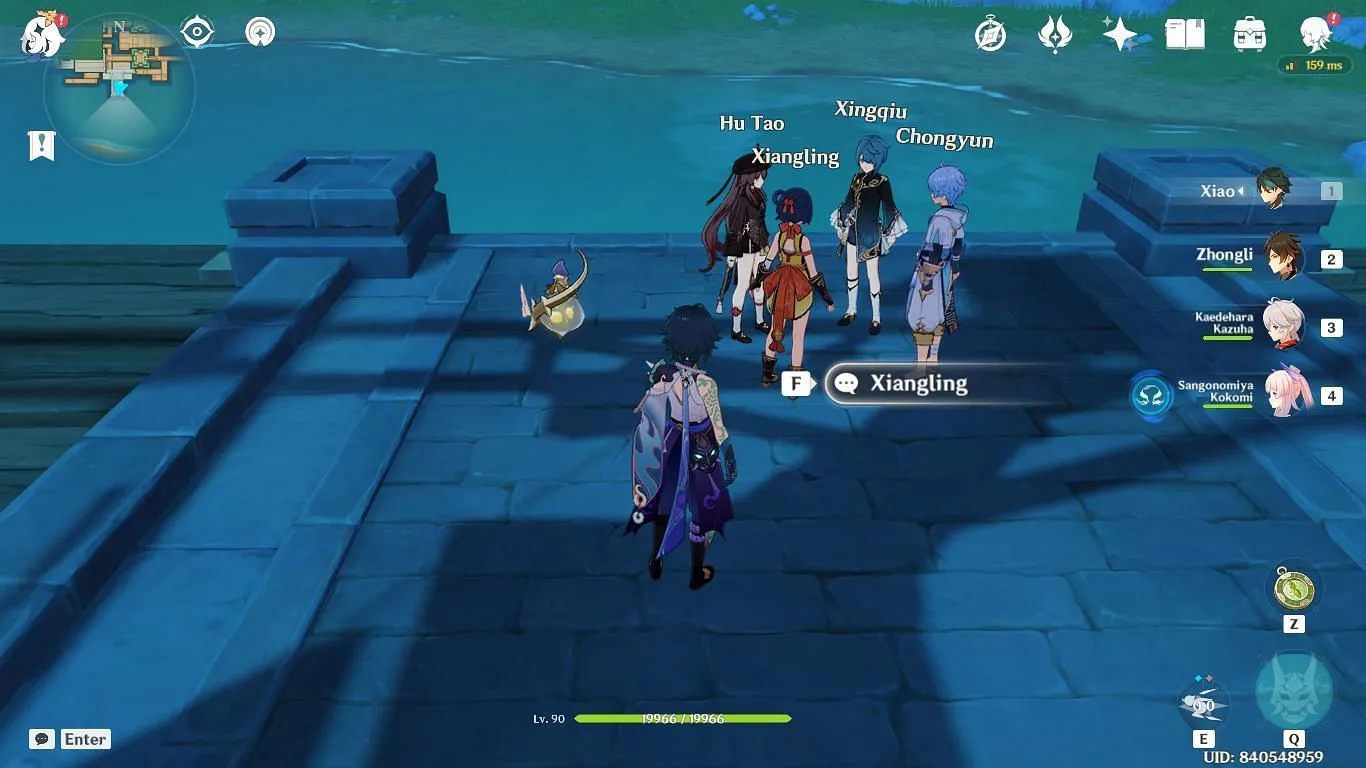The width and height of the screenshot is (1366, 768).
Task: Open the backpack inventory
Action: 1250,35
